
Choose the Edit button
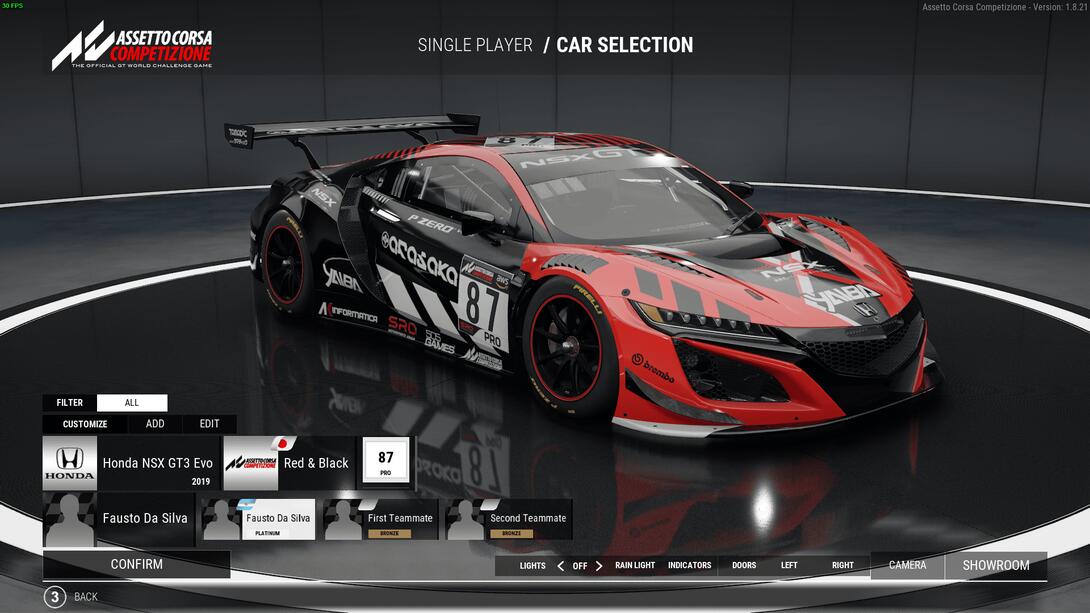[x=209, y=424]
